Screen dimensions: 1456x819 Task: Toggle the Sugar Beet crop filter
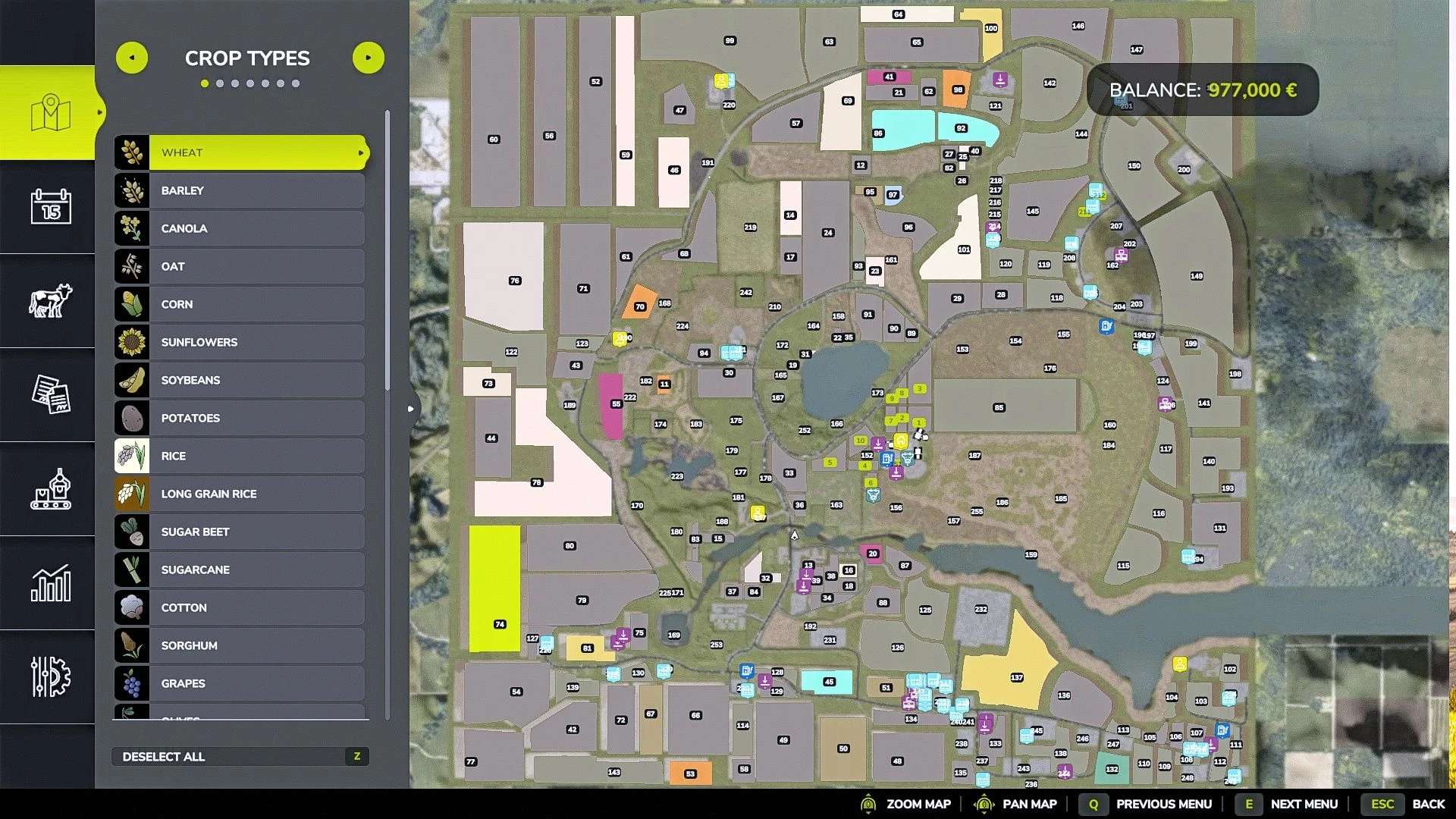click(241, 532)
